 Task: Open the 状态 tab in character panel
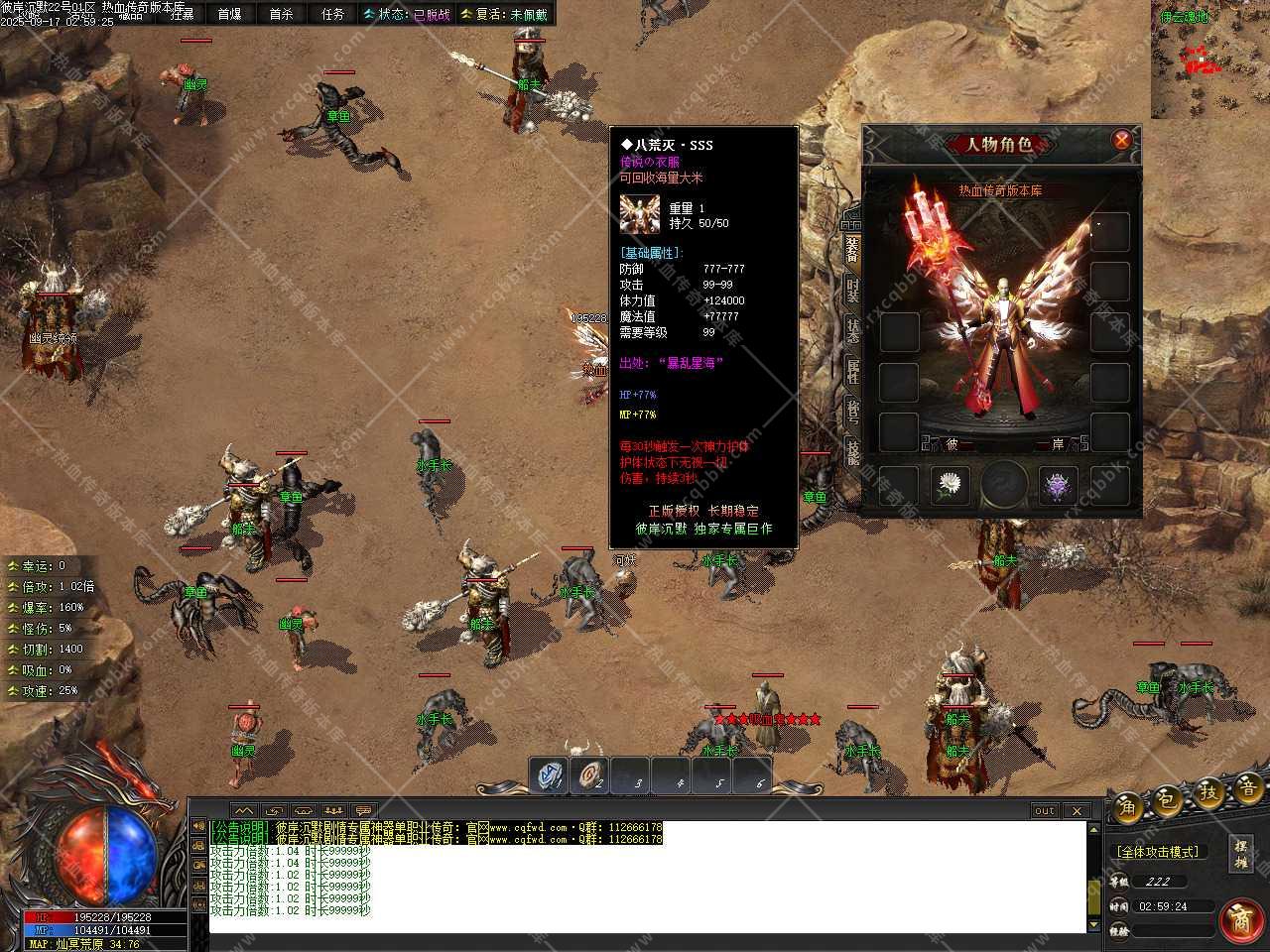pos(852,329)
